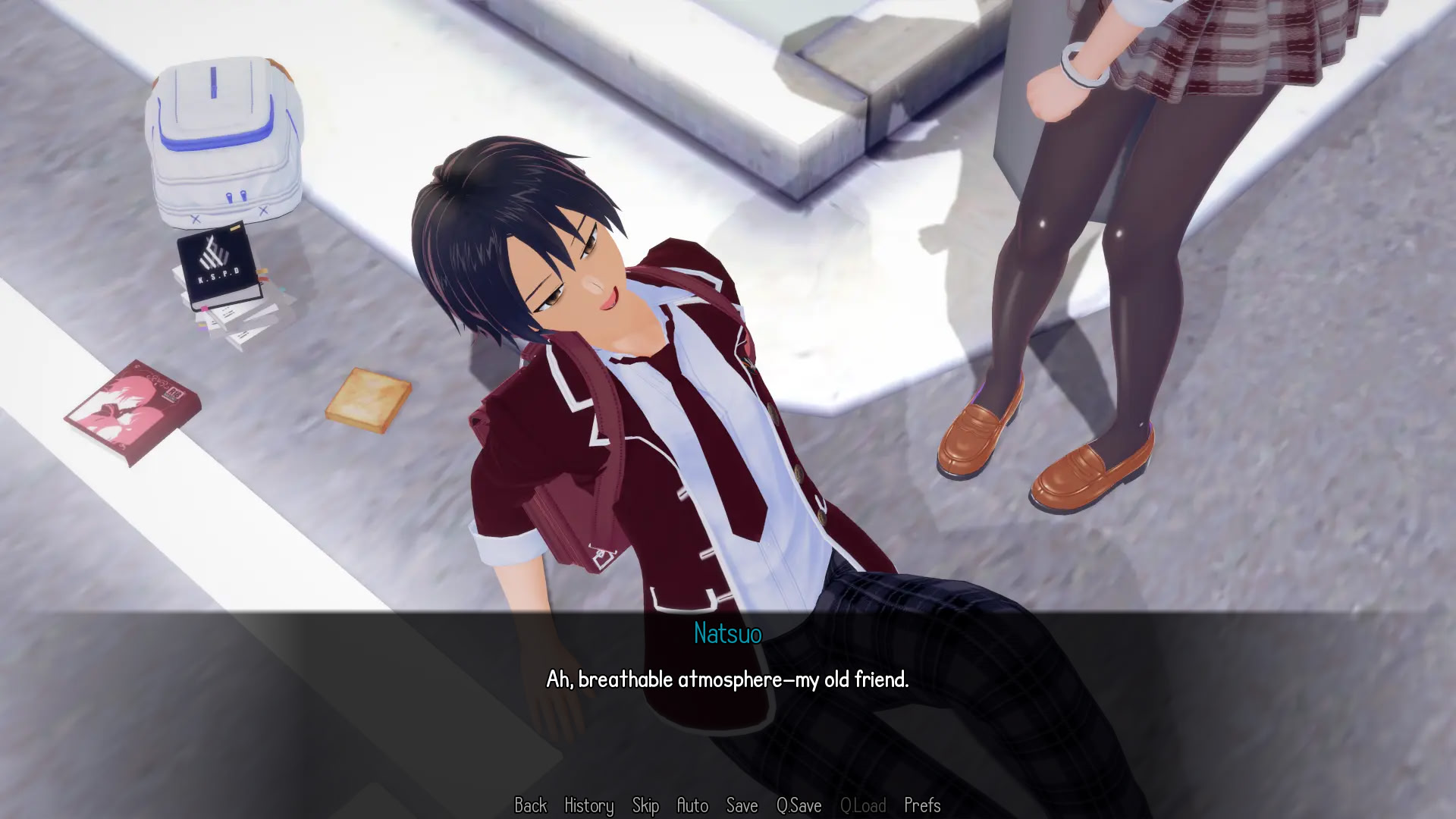Toggle Auto-advance mode
Screen dimensions: 1456x819
coord(693,806)
